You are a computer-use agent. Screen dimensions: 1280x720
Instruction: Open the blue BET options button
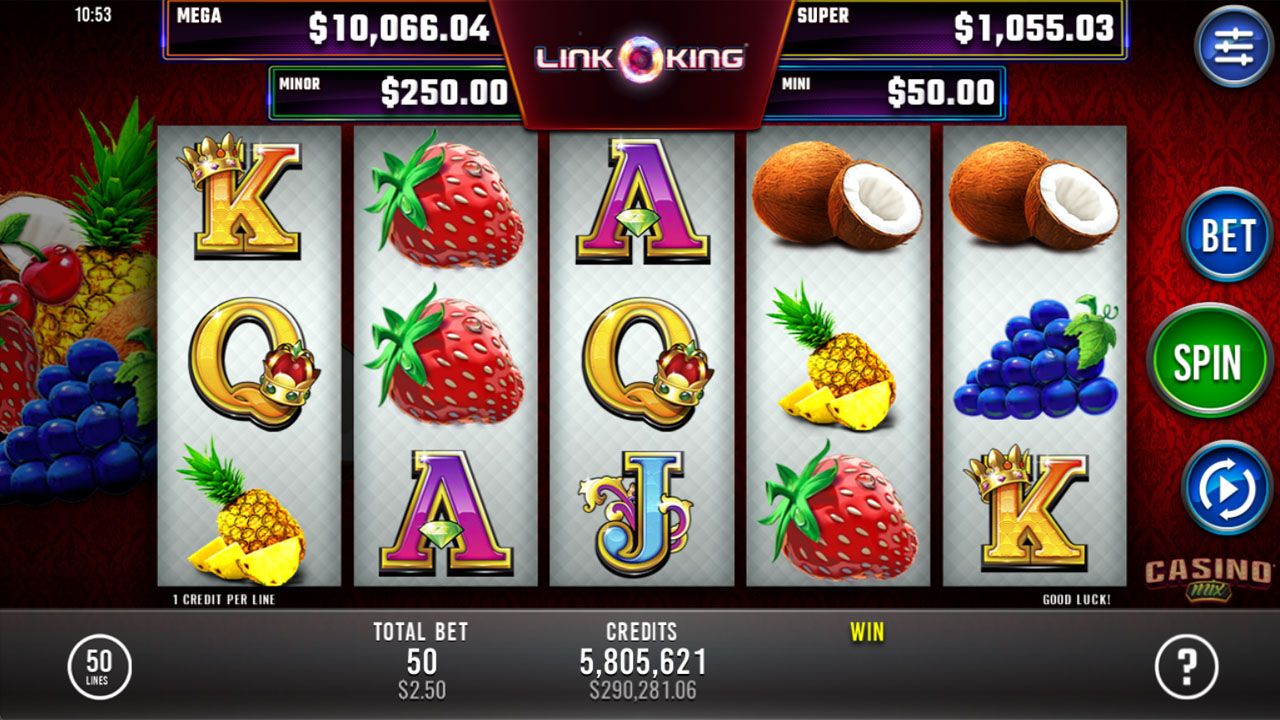1226,236
